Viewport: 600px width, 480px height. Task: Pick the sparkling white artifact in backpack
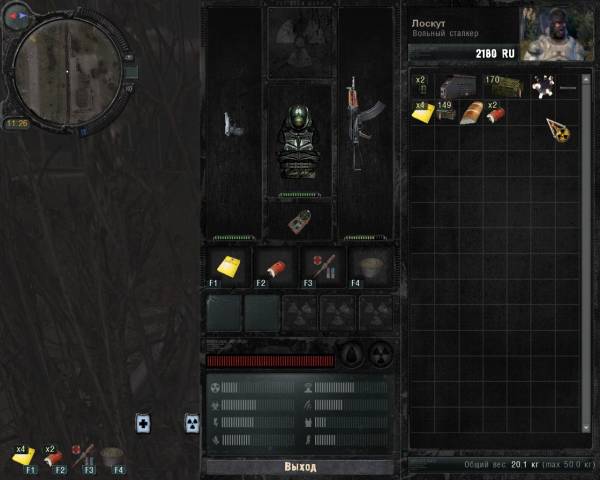544,87
